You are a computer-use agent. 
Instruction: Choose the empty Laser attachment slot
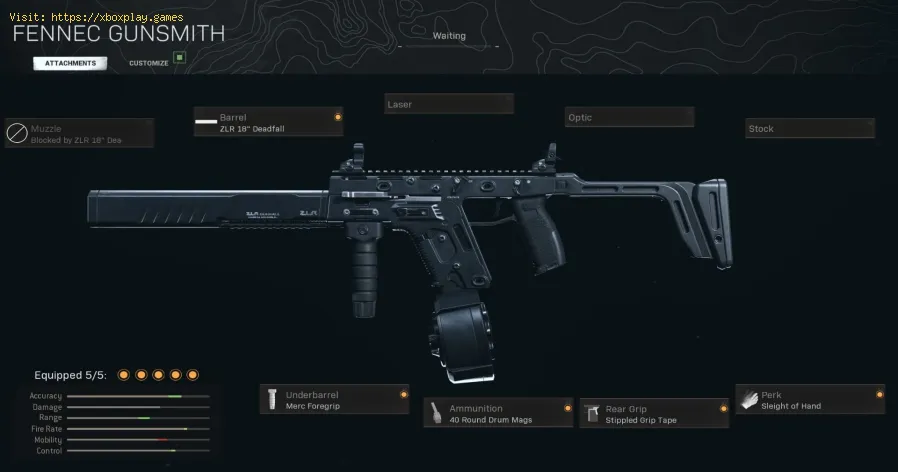449,104
